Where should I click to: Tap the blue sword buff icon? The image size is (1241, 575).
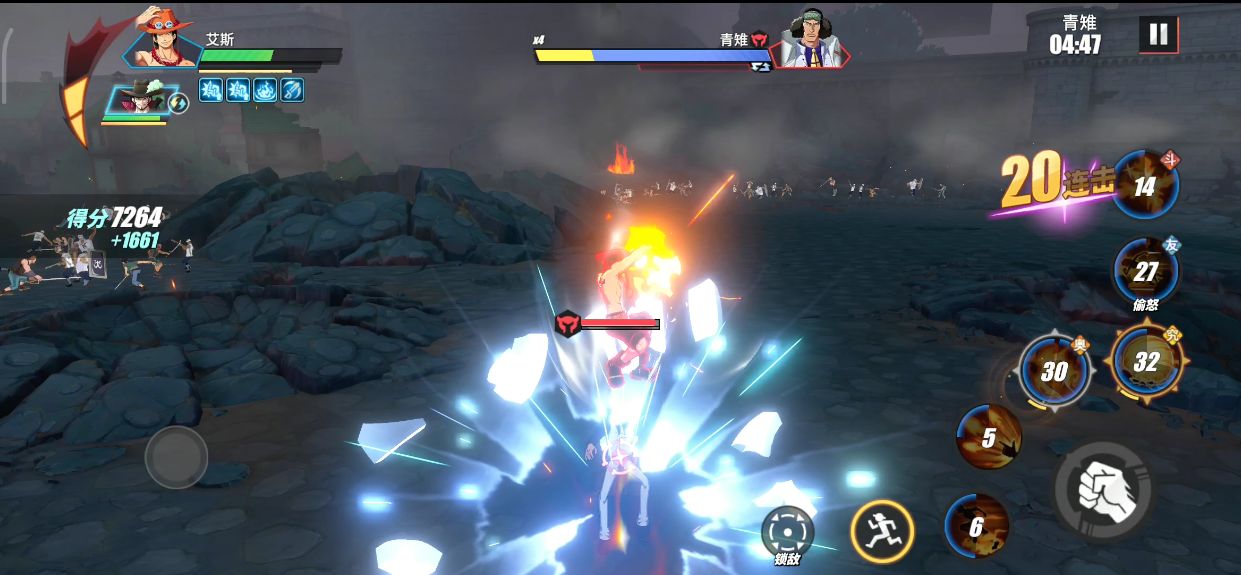pos(291,90)
